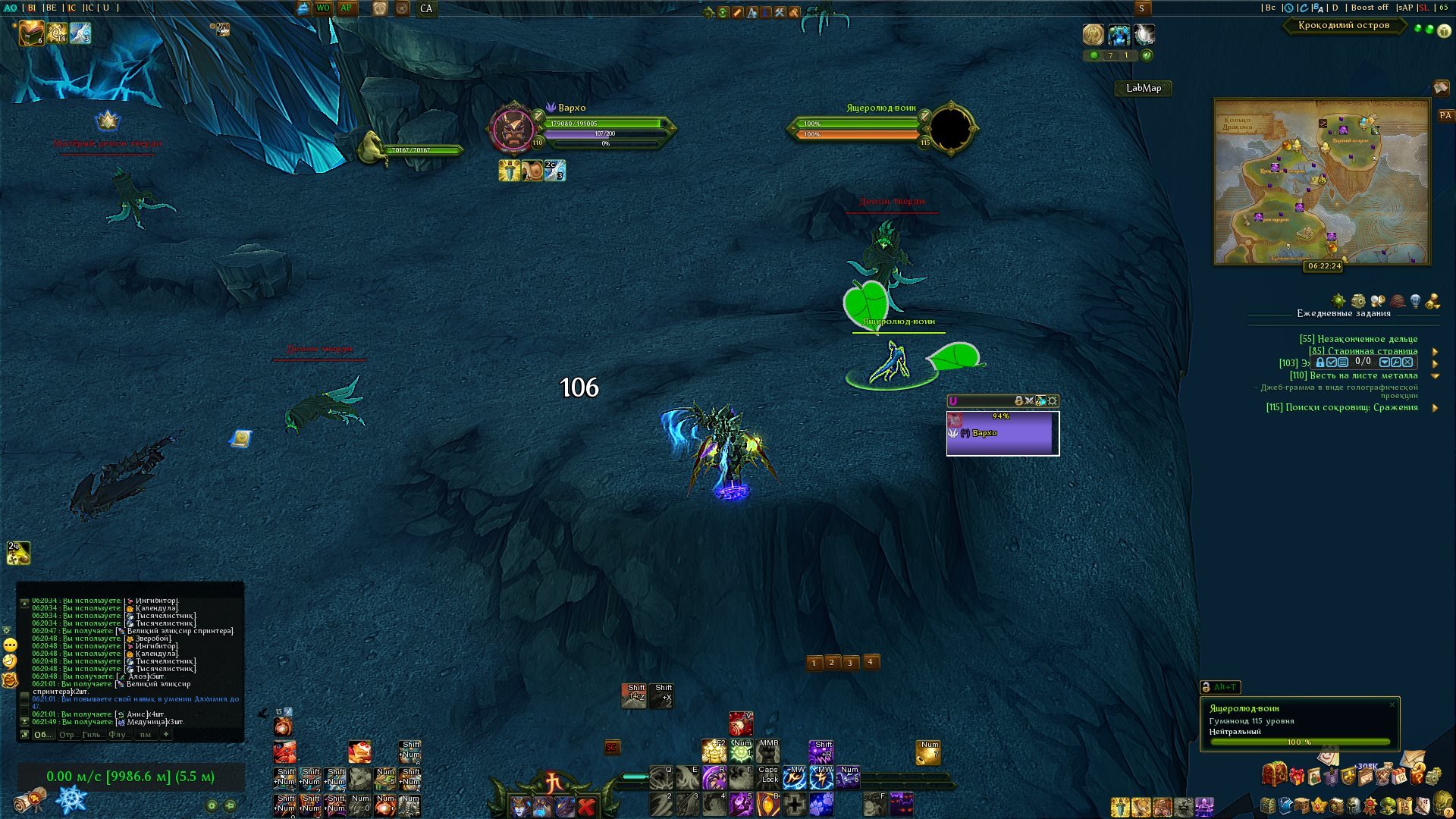Screen dimensions: 1456x819
Task: Use the golden figure ability marked F2
Action: click(x=713, y=752)
